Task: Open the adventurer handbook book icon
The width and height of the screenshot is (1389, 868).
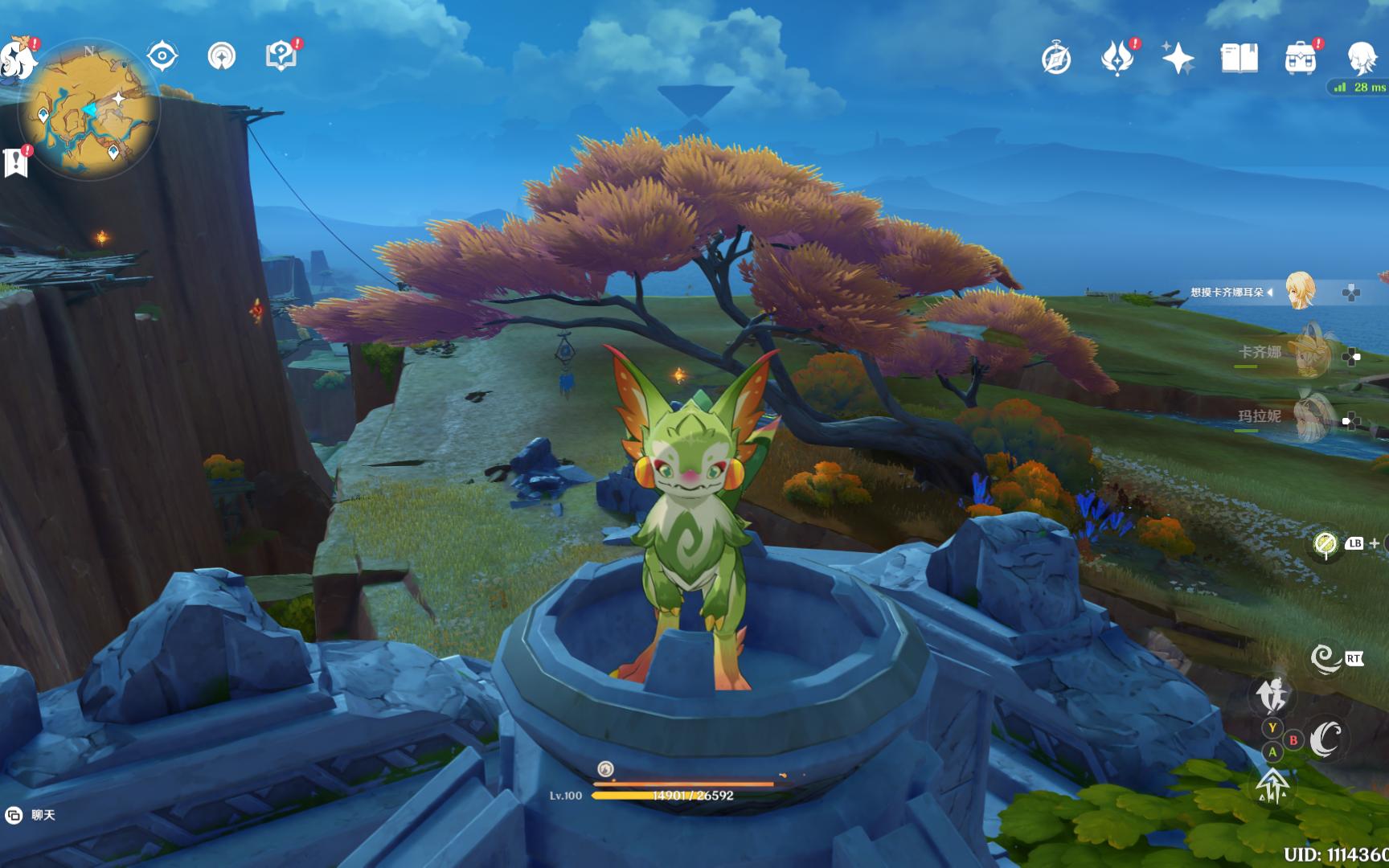Action: [1239, 59]
